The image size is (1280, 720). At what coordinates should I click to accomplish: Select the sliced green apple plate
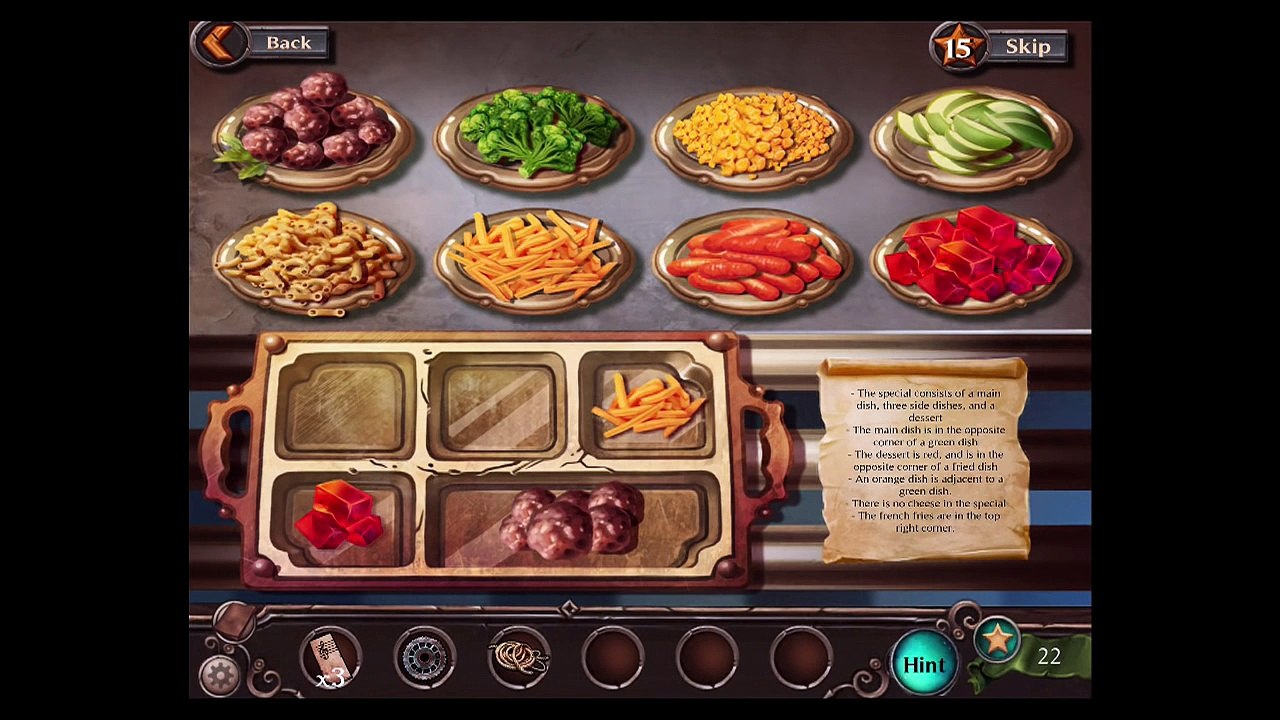(970, 133)
